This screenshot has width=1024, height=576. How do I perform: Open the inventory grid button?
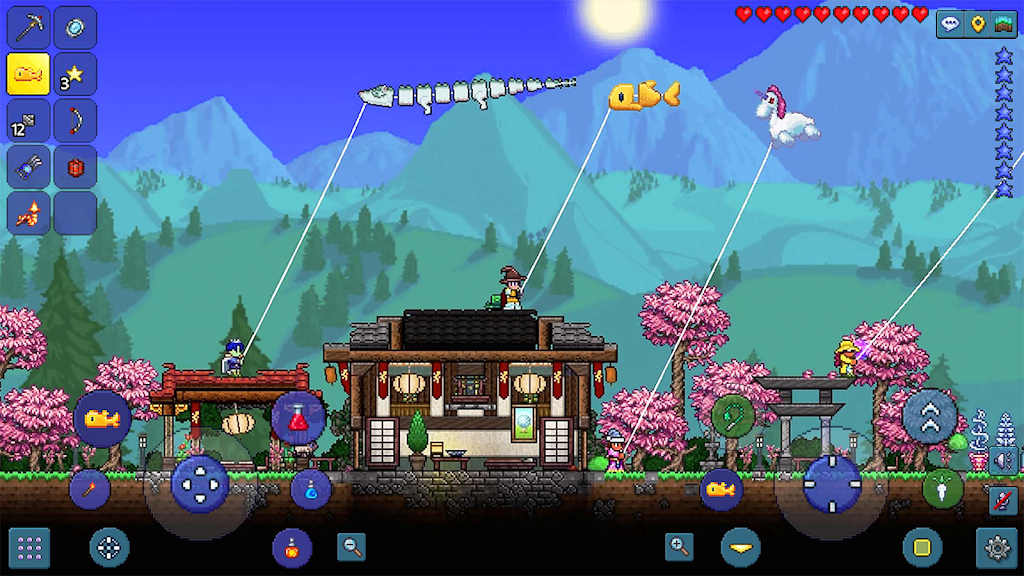pos(29,547)
